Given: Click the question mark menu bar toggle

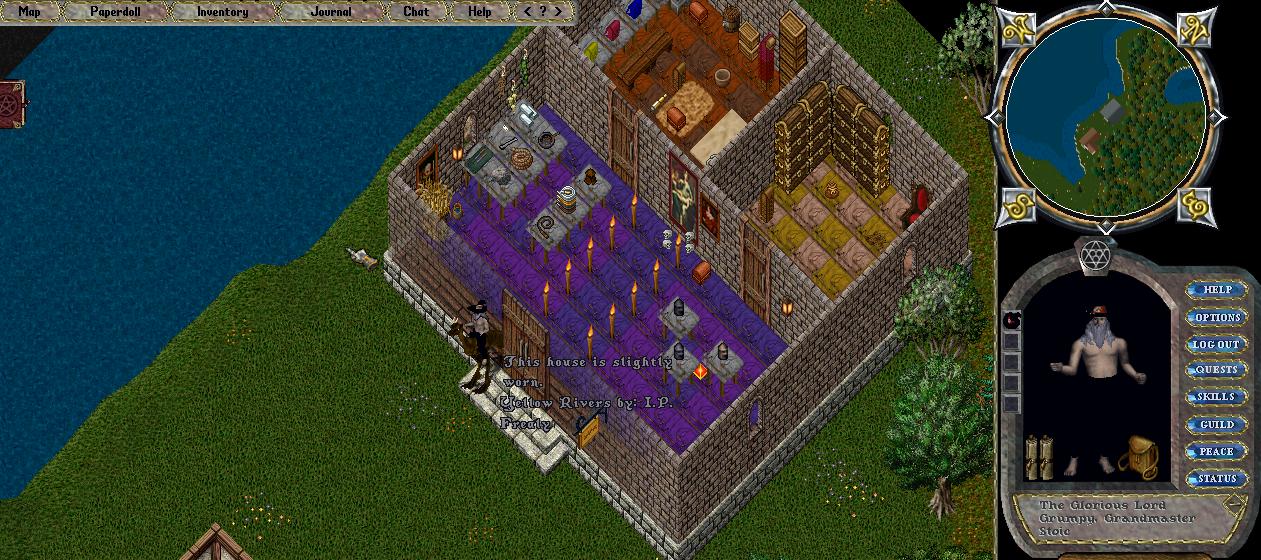Looking at the screenshot, I should 543,12.
